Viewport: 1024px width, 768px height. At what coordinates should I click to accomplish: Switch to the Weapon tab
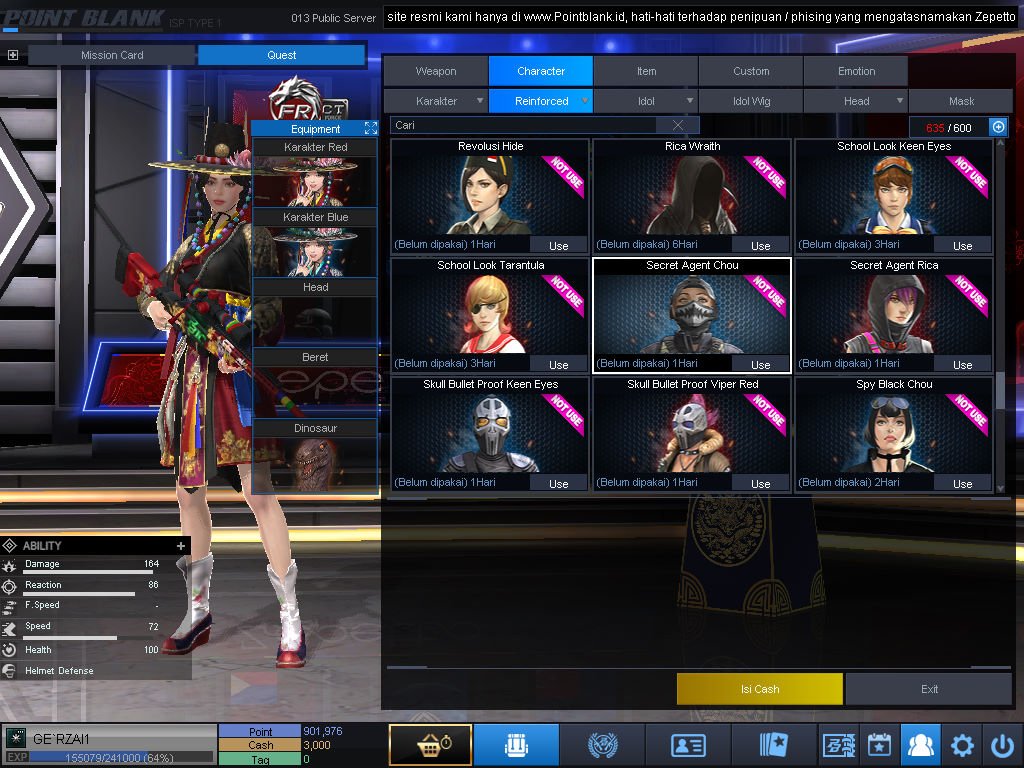pos(436,71)
